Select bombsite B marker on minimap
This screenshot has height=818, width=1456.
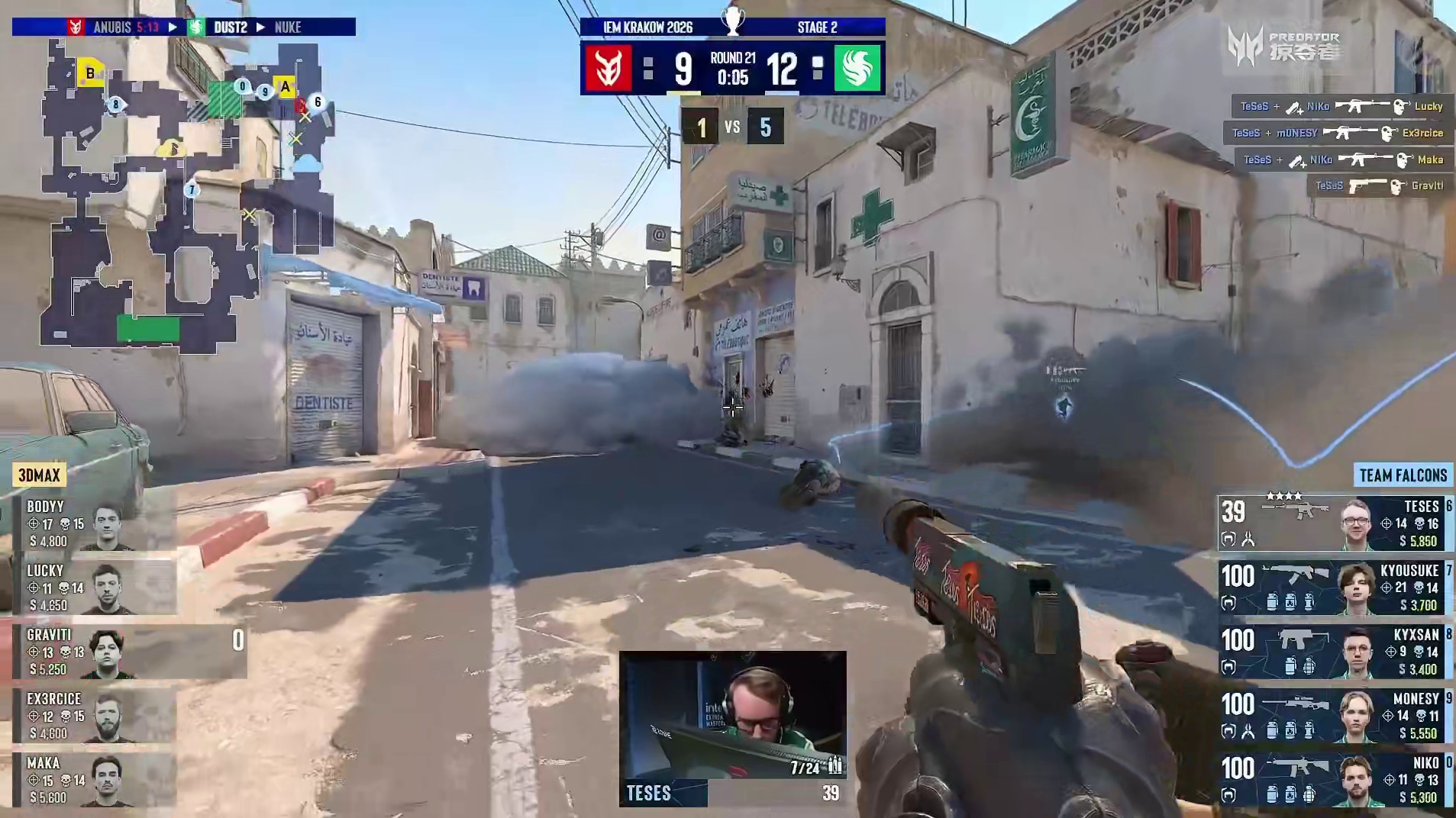90,73
